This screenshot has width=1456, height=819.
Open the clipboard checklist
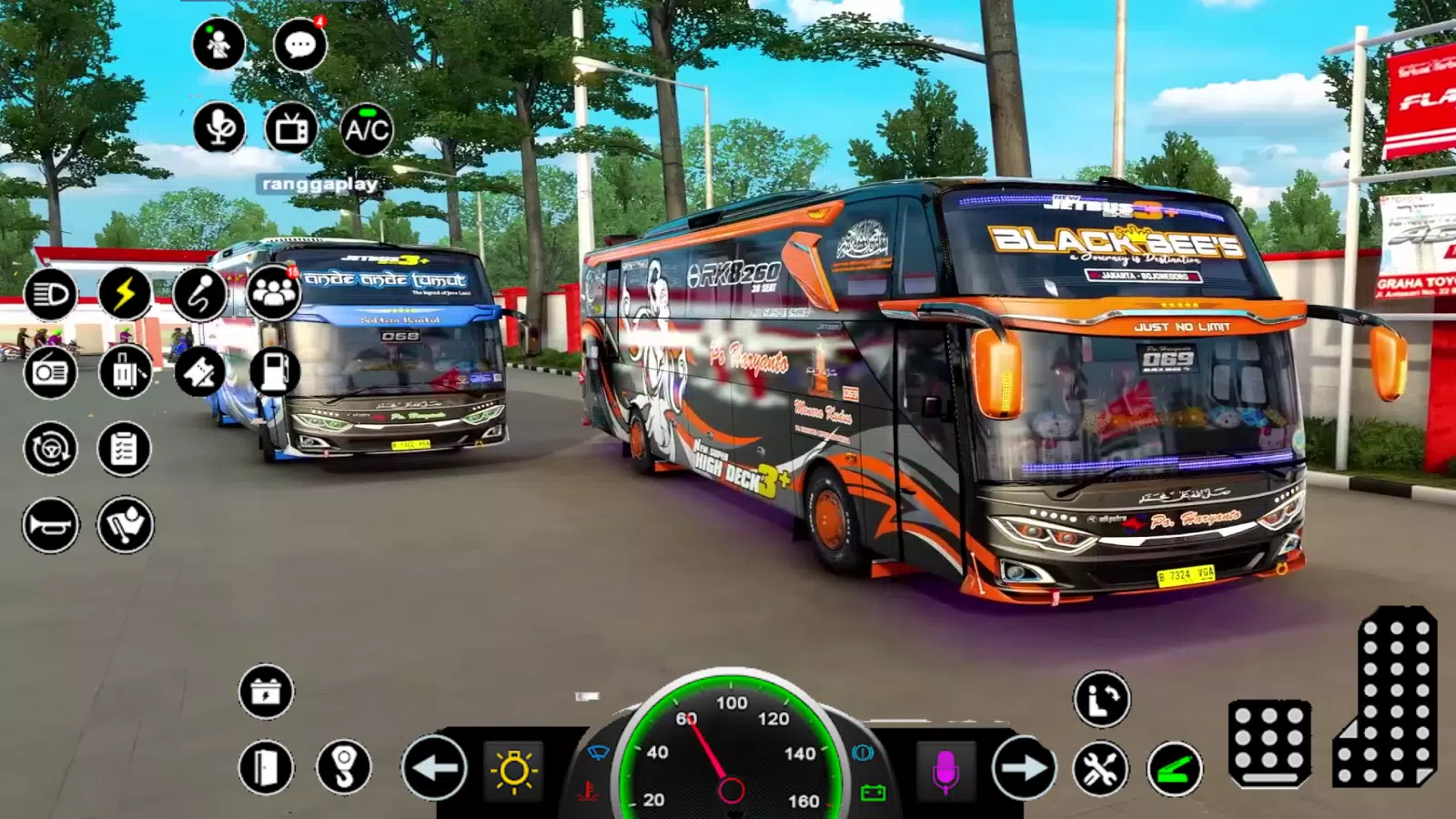point(124,448)
